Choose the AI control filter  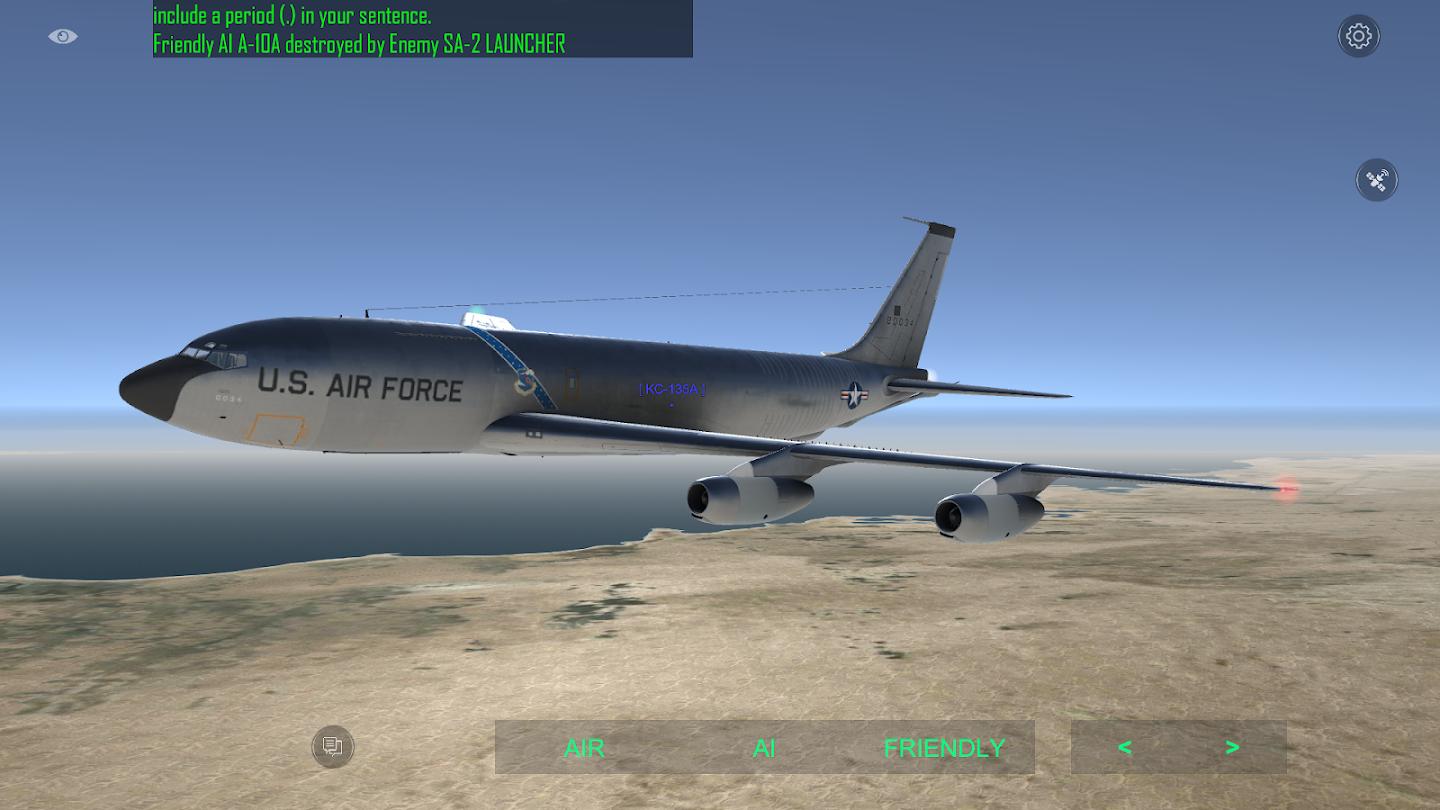(764, 748)
